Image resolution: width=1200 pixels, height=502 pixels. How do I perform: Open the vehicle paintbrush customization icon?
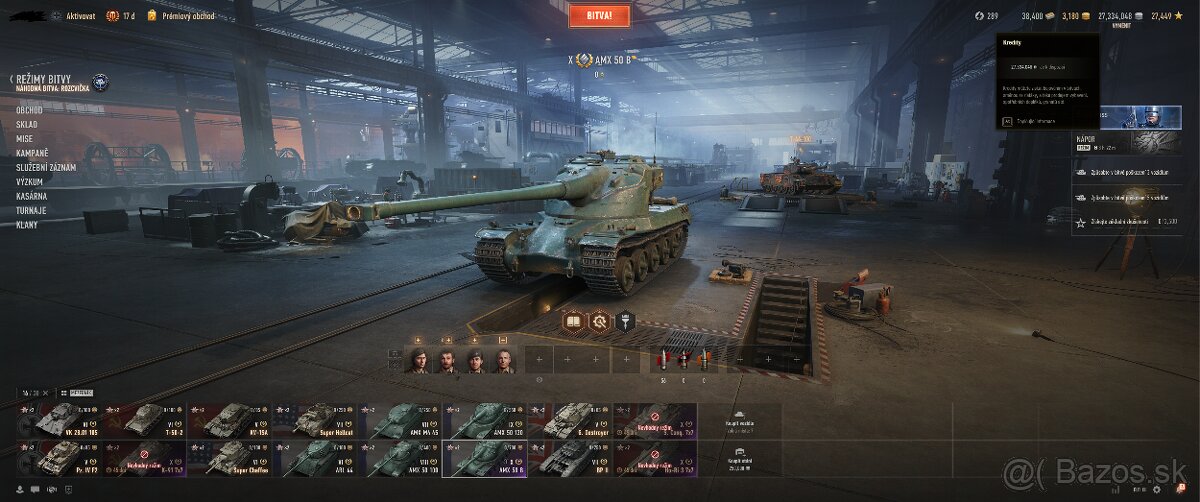click(x=628, y=321)
